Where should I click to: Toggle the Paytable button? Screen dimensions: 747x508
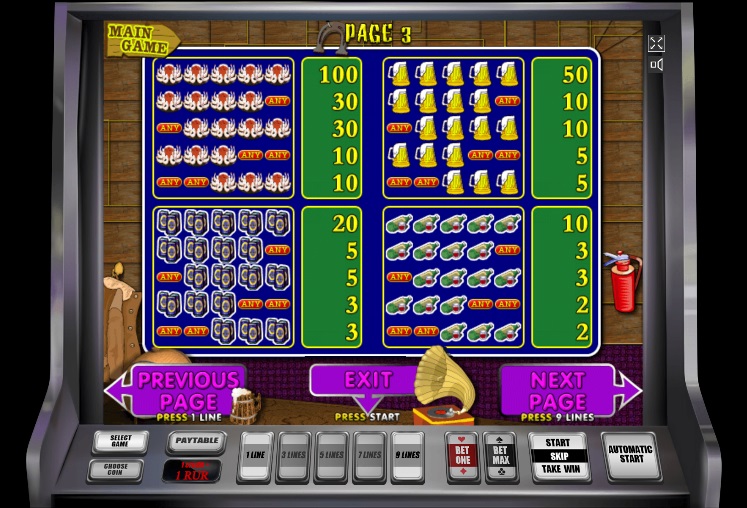click(x=194, y=440)
